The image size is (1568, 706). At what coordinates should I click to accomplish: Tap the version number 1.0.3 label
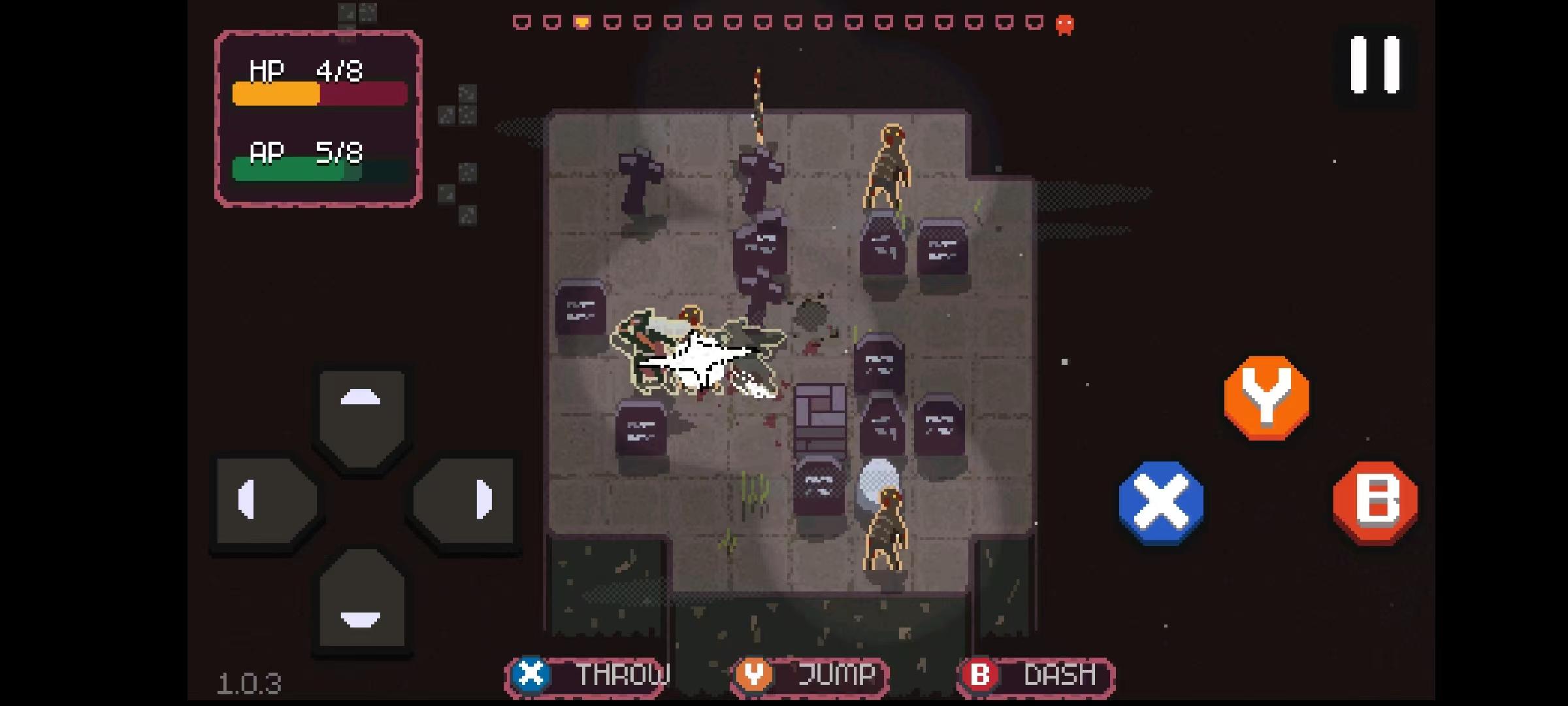tap(250, 682)
